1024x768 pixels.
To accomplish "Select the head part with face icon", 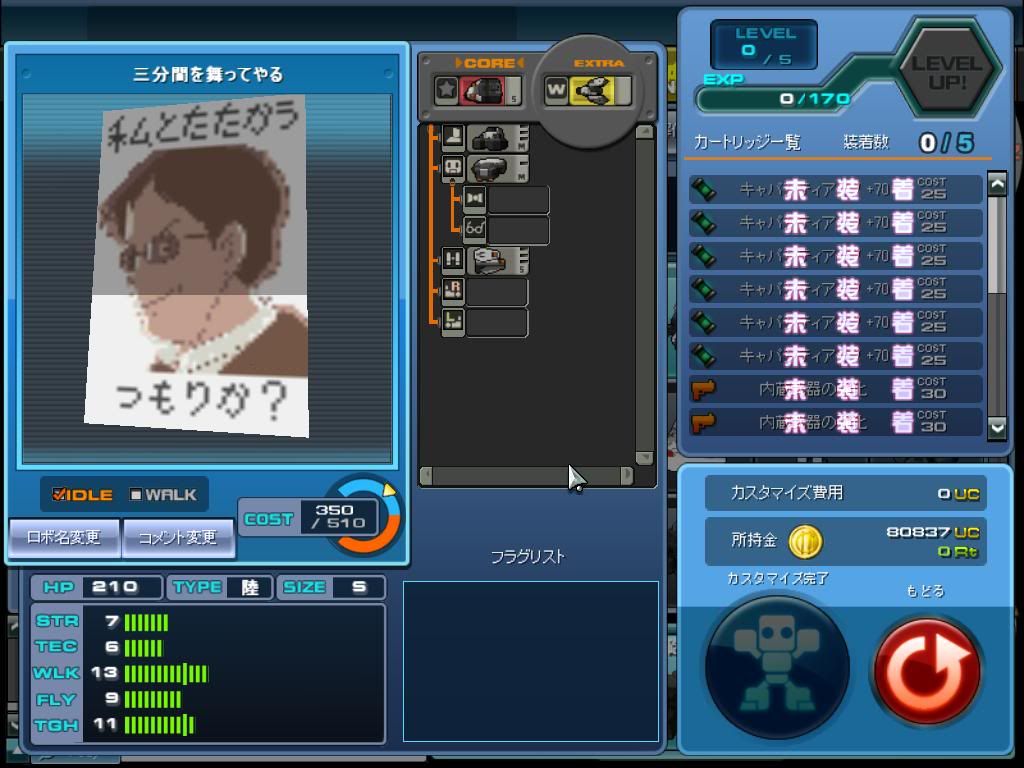I will (487, 168).
